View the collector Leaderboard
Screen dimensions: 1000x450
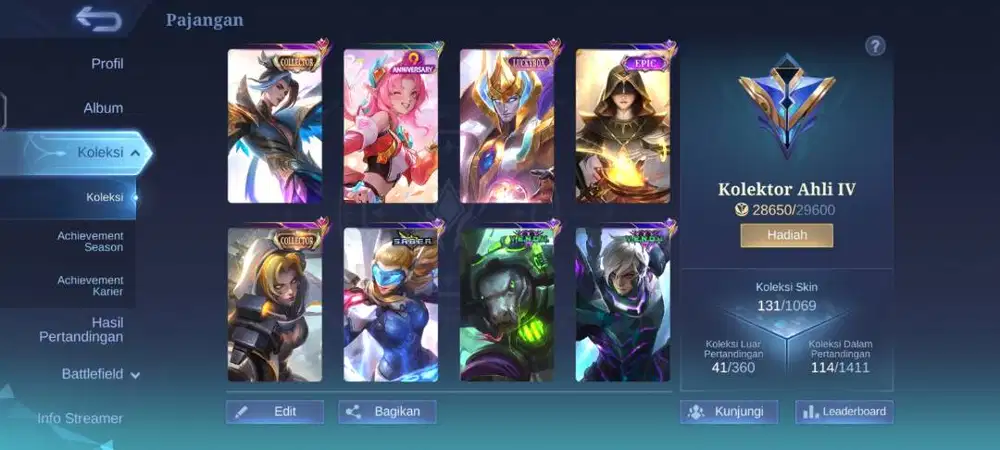[844, 411]
